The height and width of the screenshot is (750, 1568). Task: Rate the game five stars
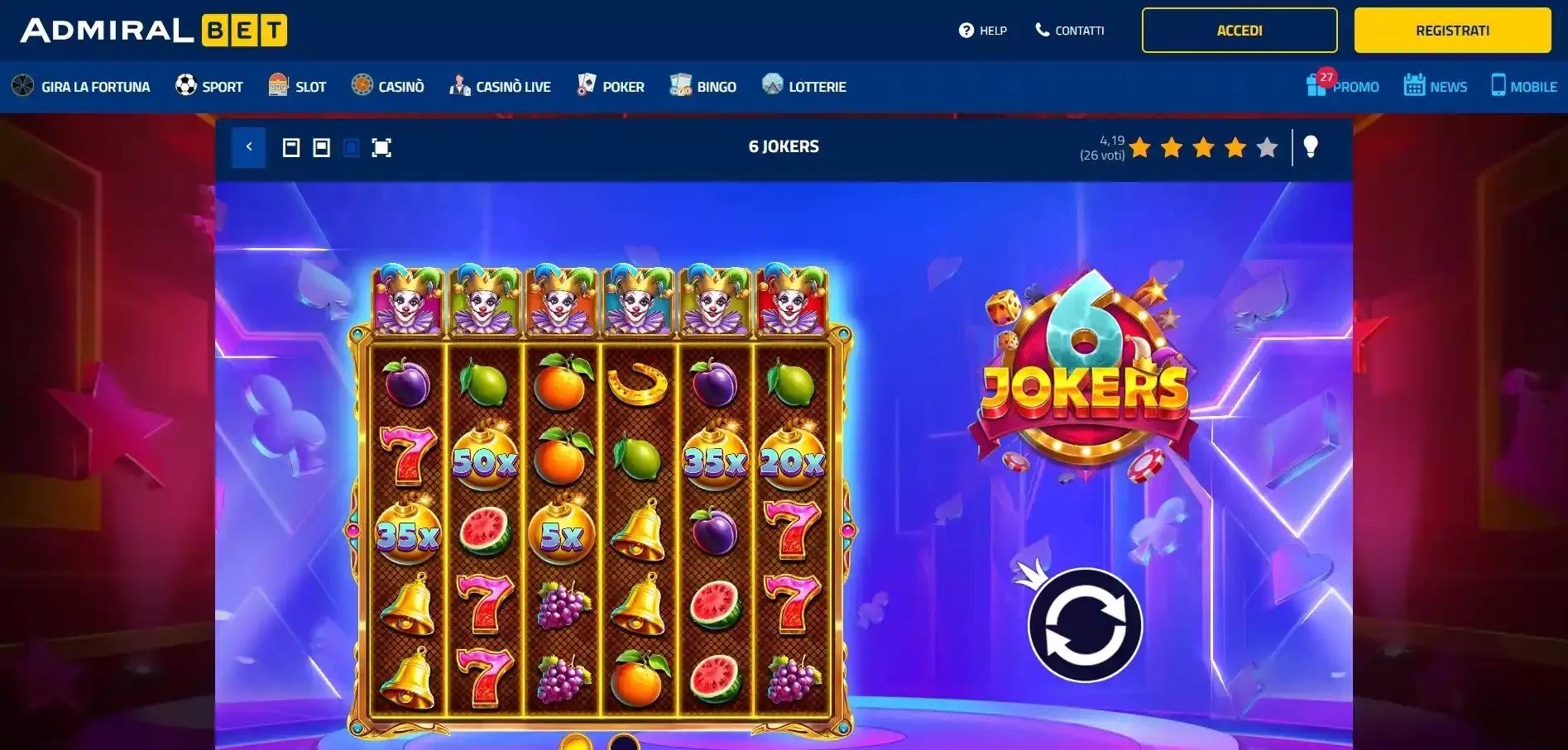coord(1267,148)
